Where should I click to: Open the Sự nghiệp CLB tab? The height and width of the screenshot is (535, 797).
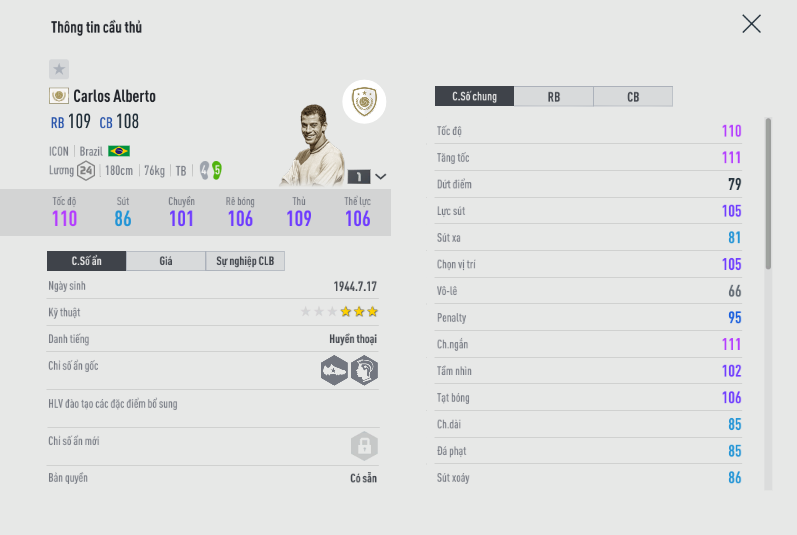246,261
